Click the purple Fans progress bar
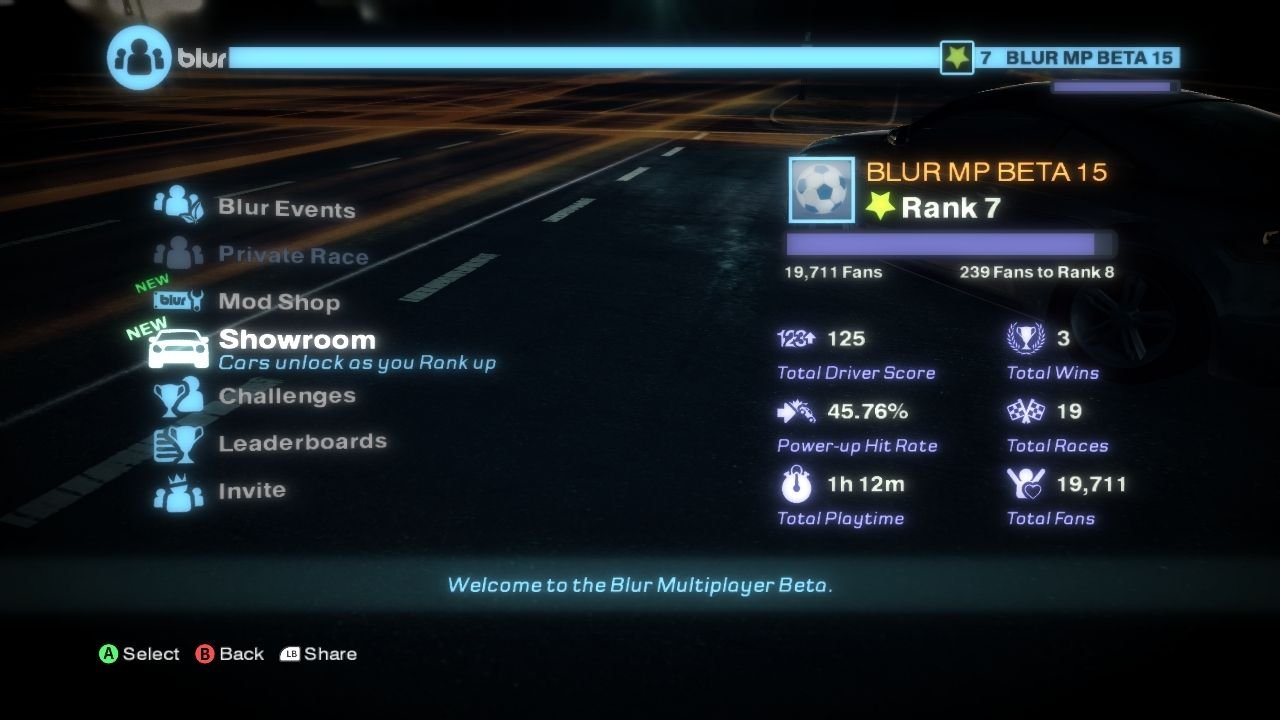Screen dimensions: 1280x720 click(x=940, y=243)
